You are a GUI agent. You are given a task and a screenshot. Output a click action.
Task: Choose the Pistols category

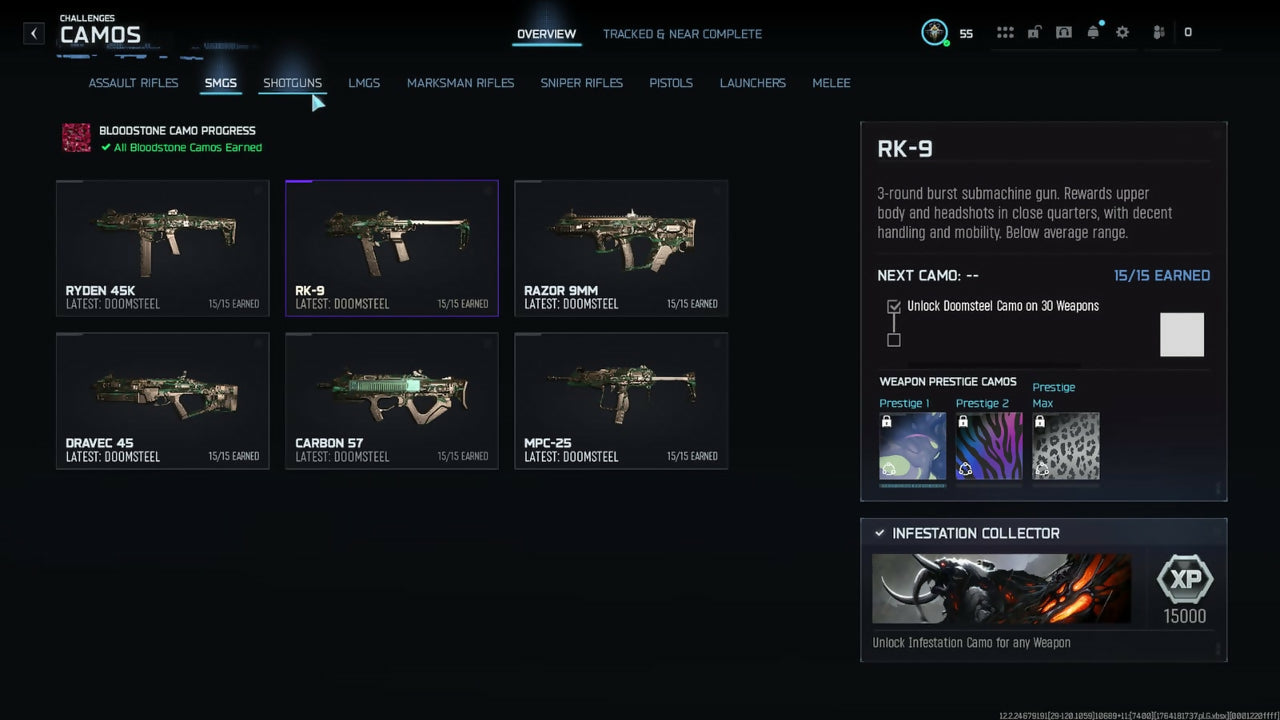[x=670, y=83]
